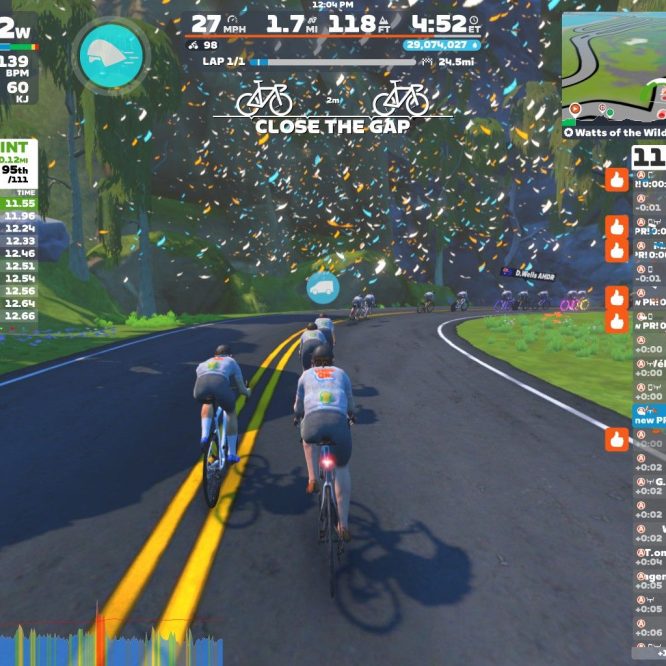Select the highlighted blue rider row
Screen dimensions: 666x666
pos(649,414)
